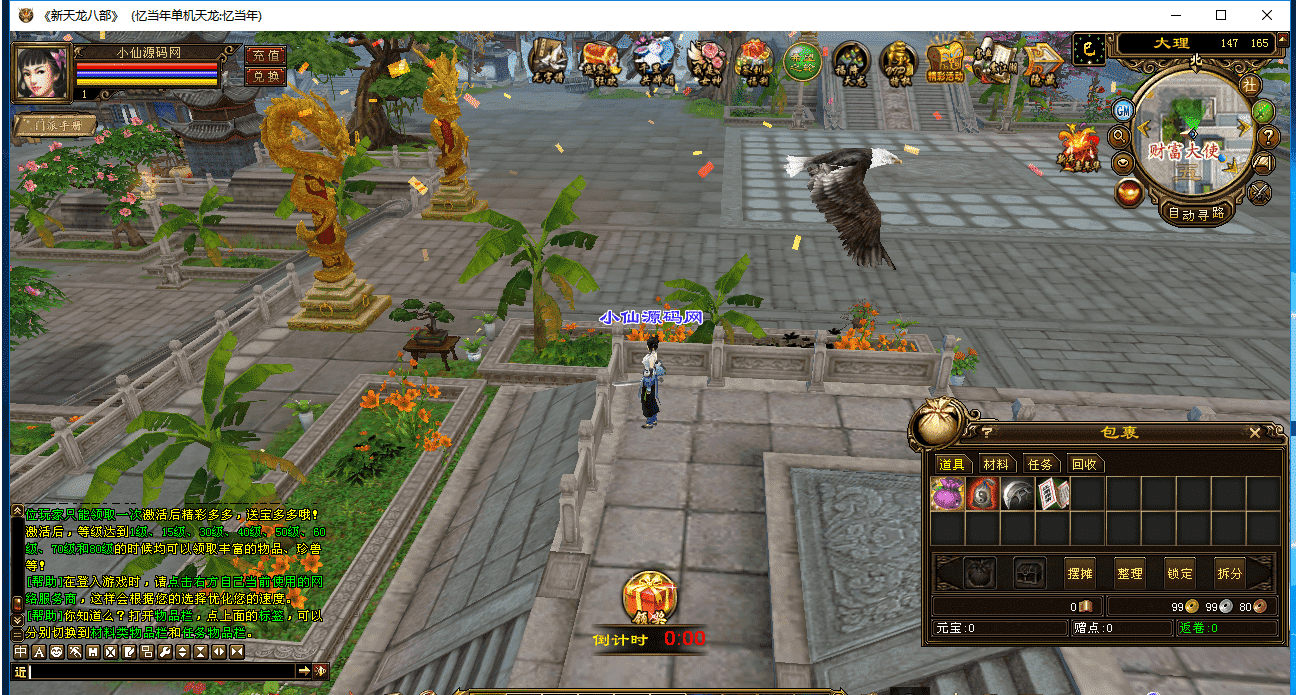This screenshot has height=695, width=1296.
Task: Open the 任务 tab in the bag
Action: tap(1040, 464)
